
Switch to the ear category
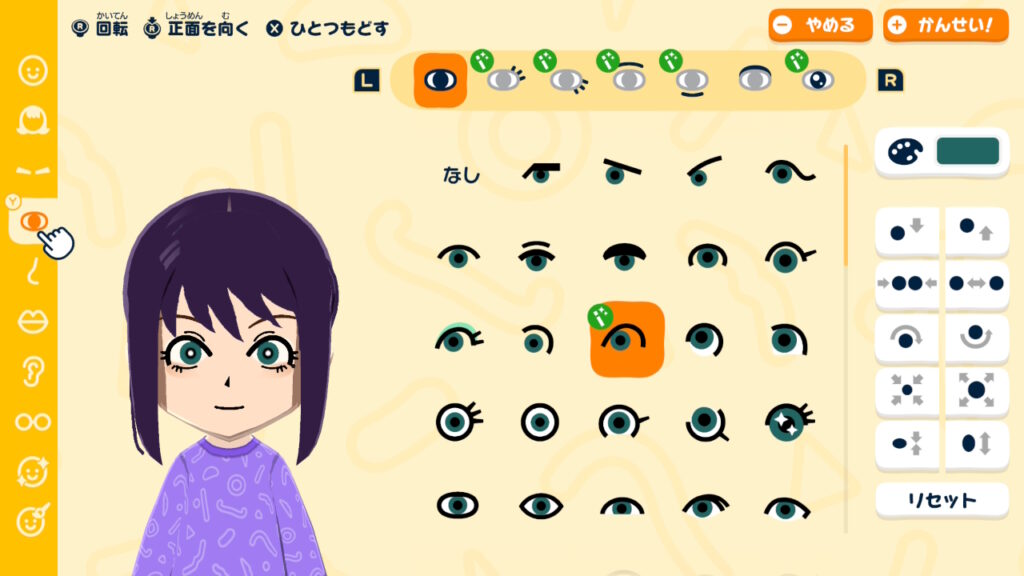33,371
